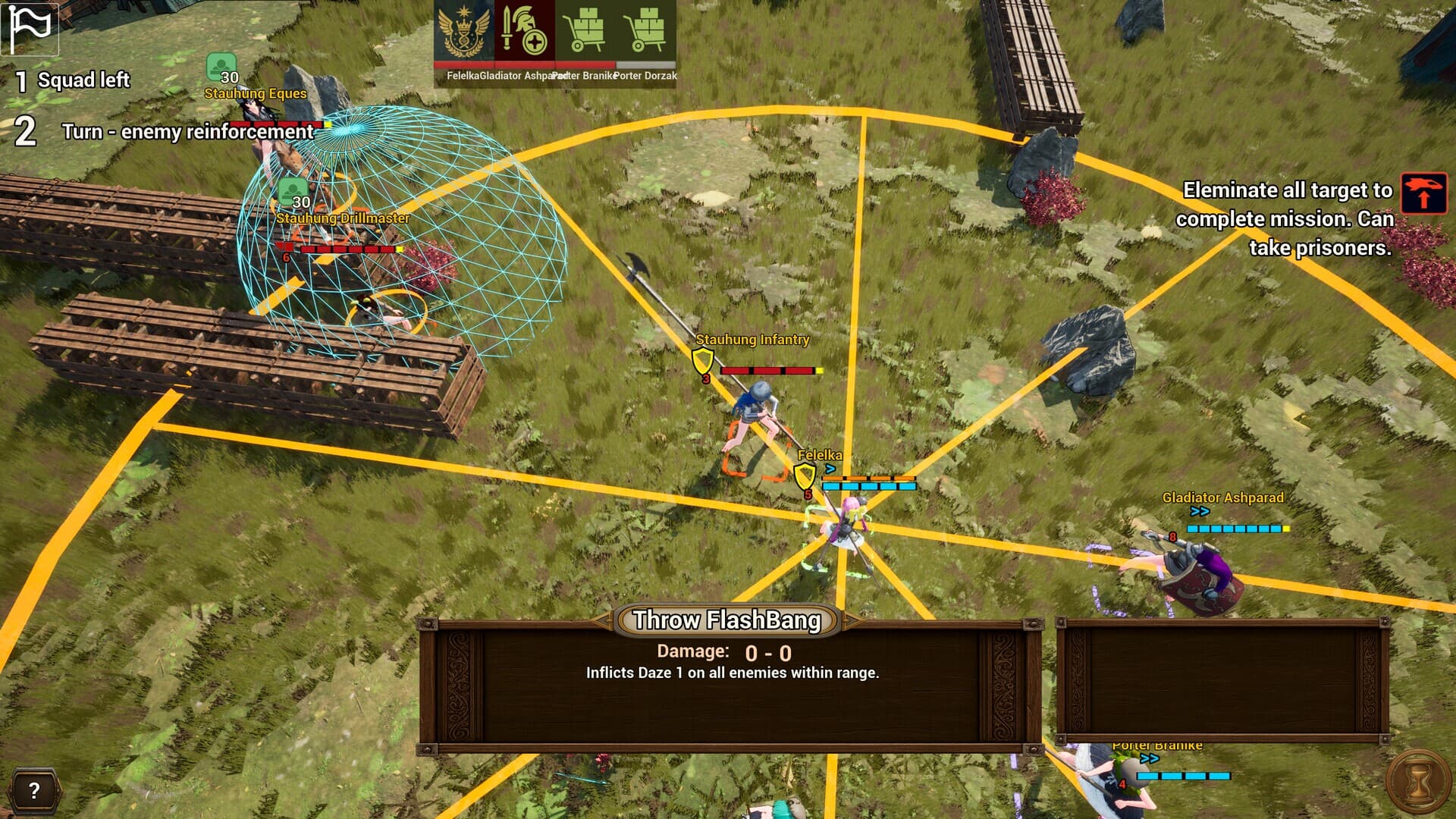Expand Gladiator Ashparad's double-chevron indicator
The width and height of the screenshot is (1456, 819).
[x=1200, y=512]
